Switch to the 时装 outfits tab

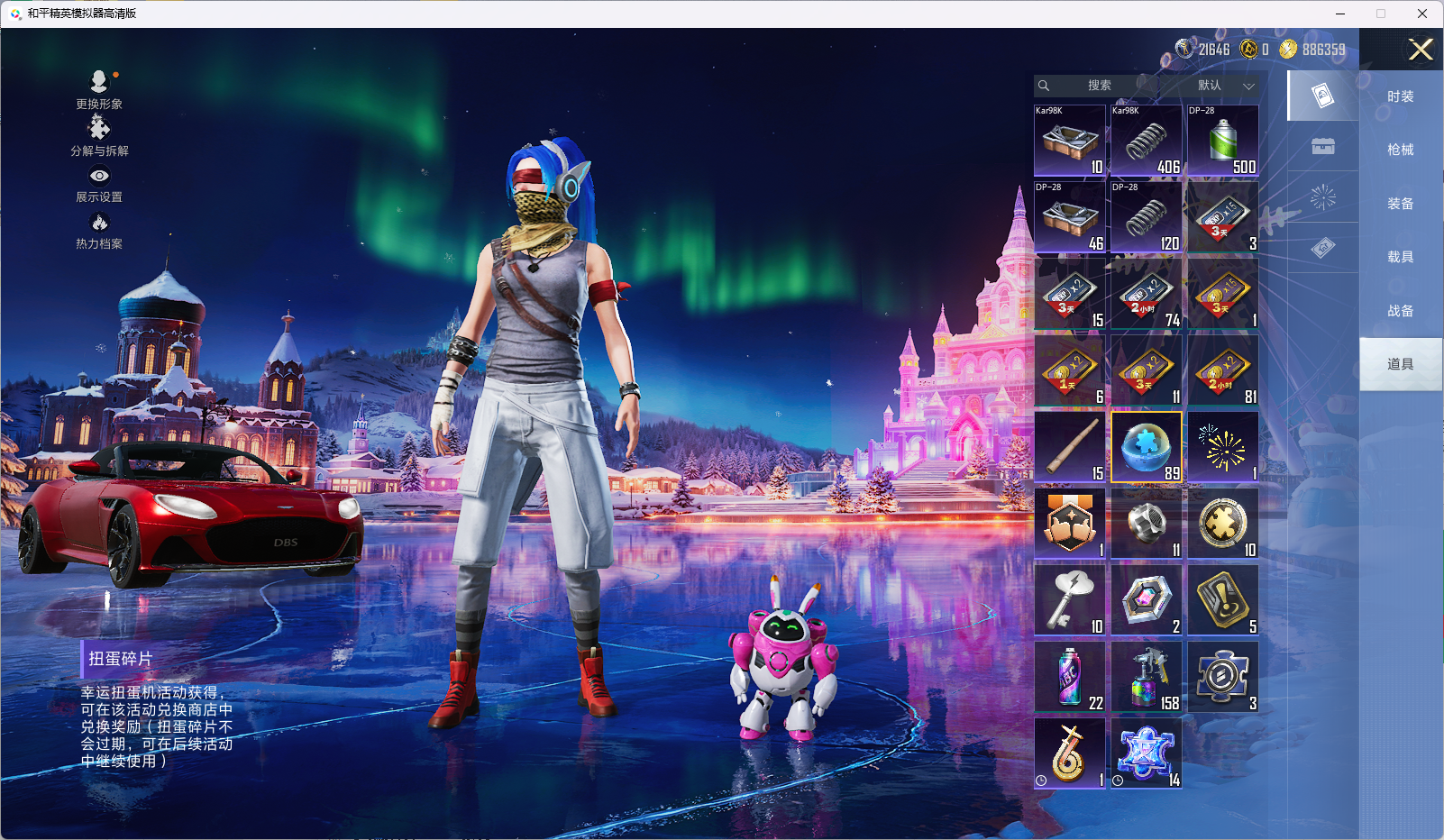coord(1400,96)
